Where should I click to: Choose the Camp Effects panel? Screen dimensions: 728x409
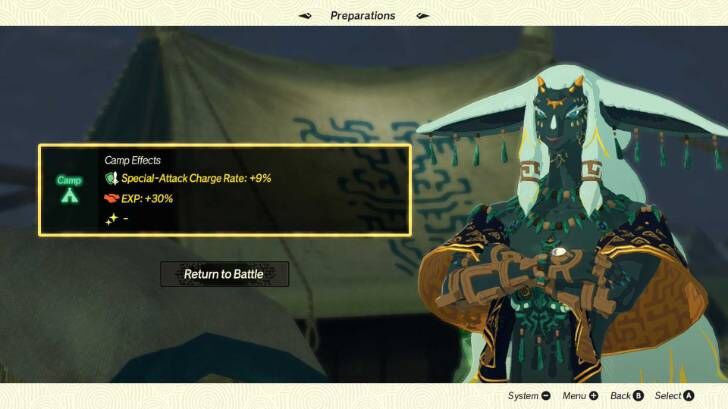tap(224, 190)
